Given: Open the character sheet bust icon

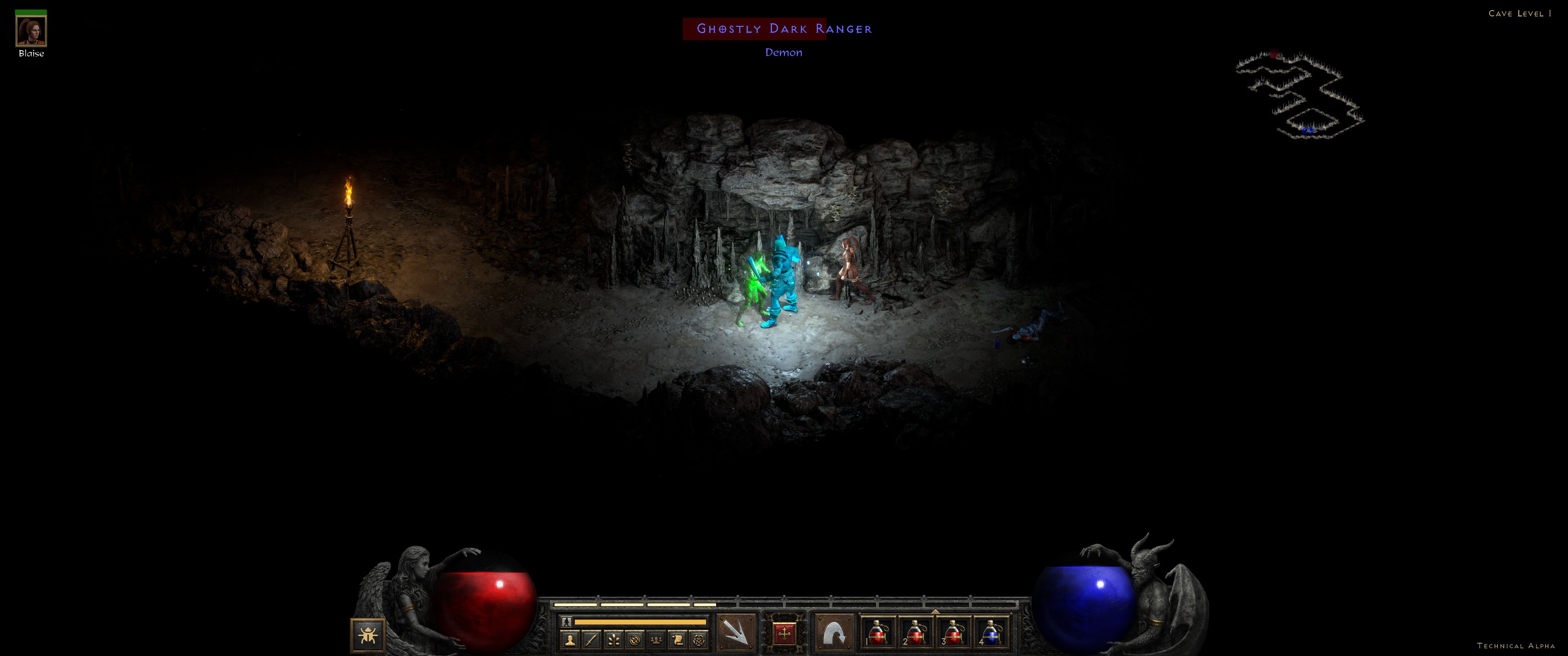Looking at the screenshot, I should click(570, 640).
